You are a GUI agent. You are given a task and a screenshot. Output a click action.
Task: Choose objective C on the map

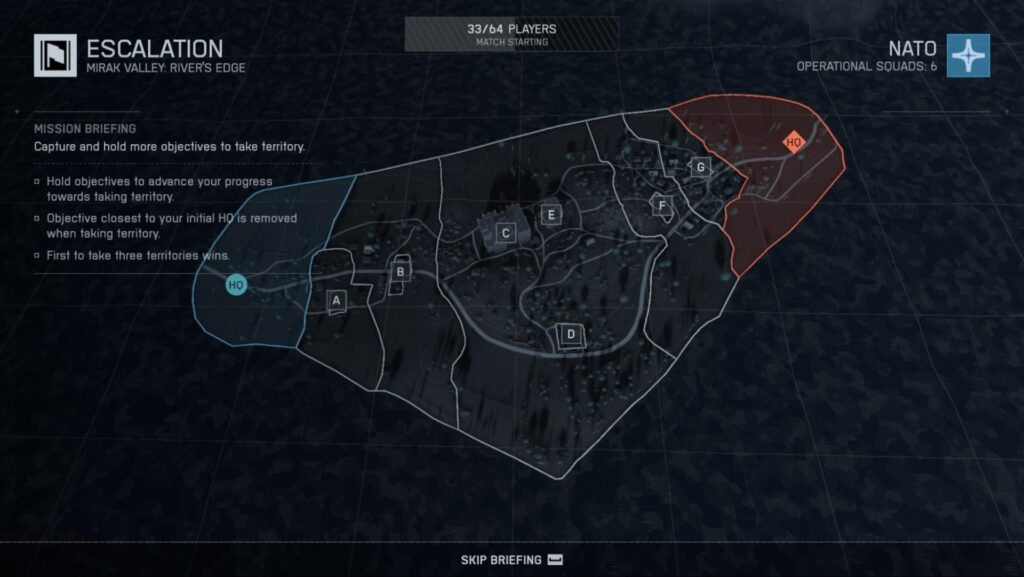(x=506, y=233)
